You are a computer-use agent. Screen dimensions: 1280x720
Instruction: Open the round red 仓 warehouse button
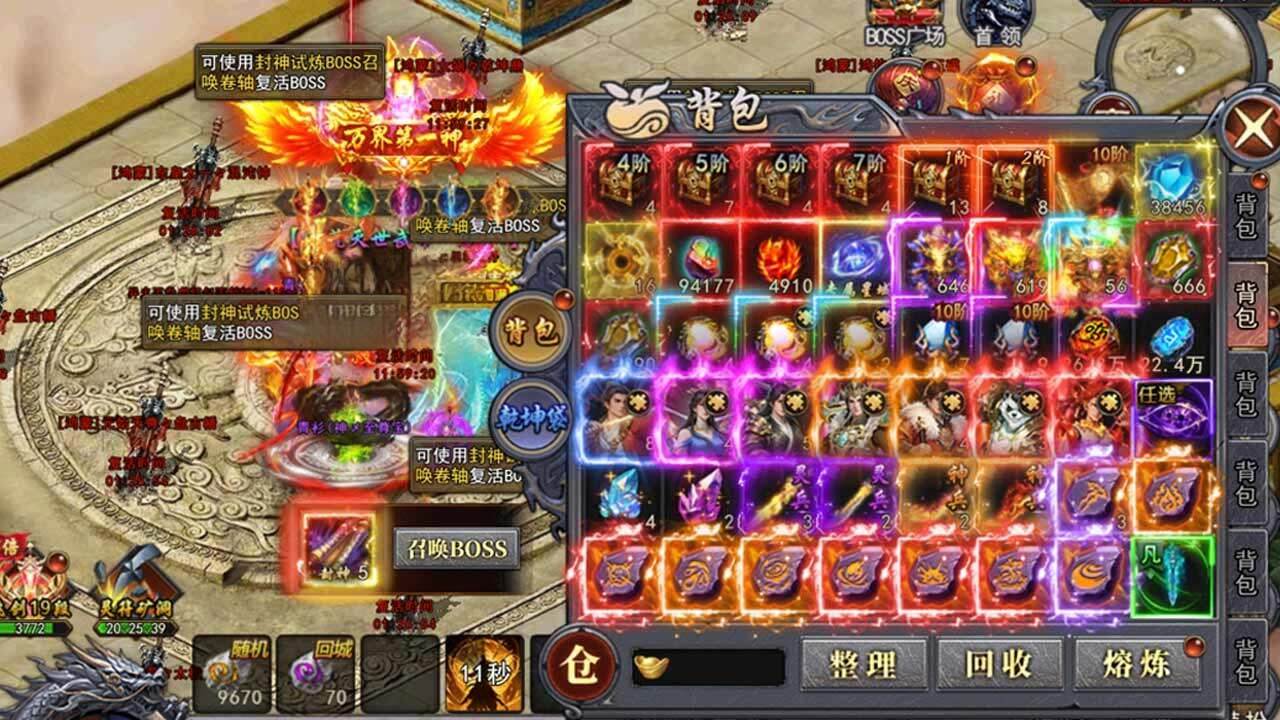point(580,664)
